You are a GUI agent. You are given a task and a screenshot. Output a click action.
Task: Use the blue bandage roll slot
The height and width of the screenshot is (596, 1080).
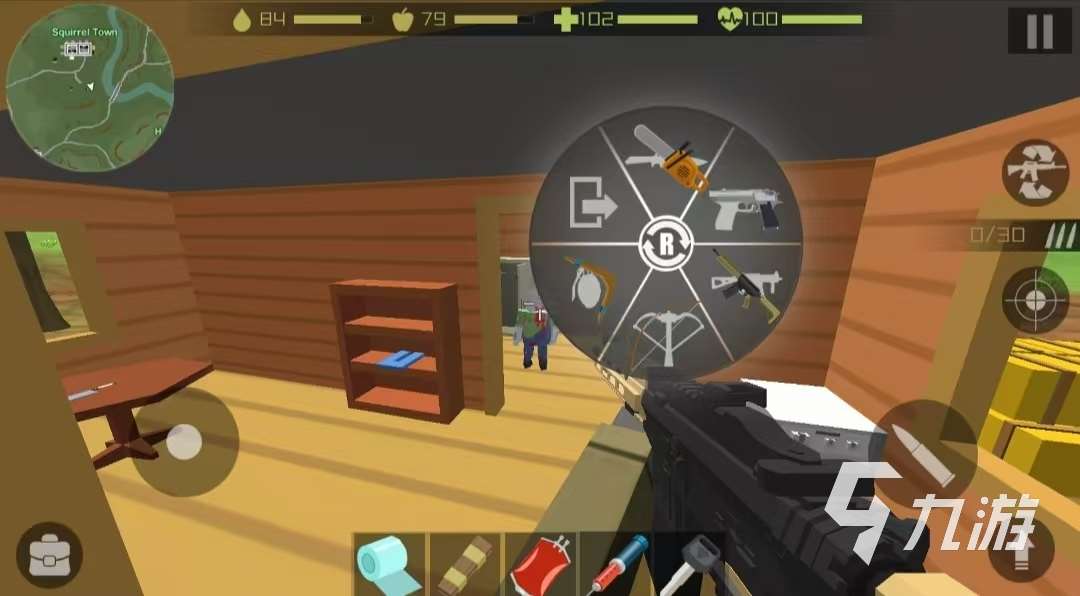pyautogui.click(x=390, y=565)
